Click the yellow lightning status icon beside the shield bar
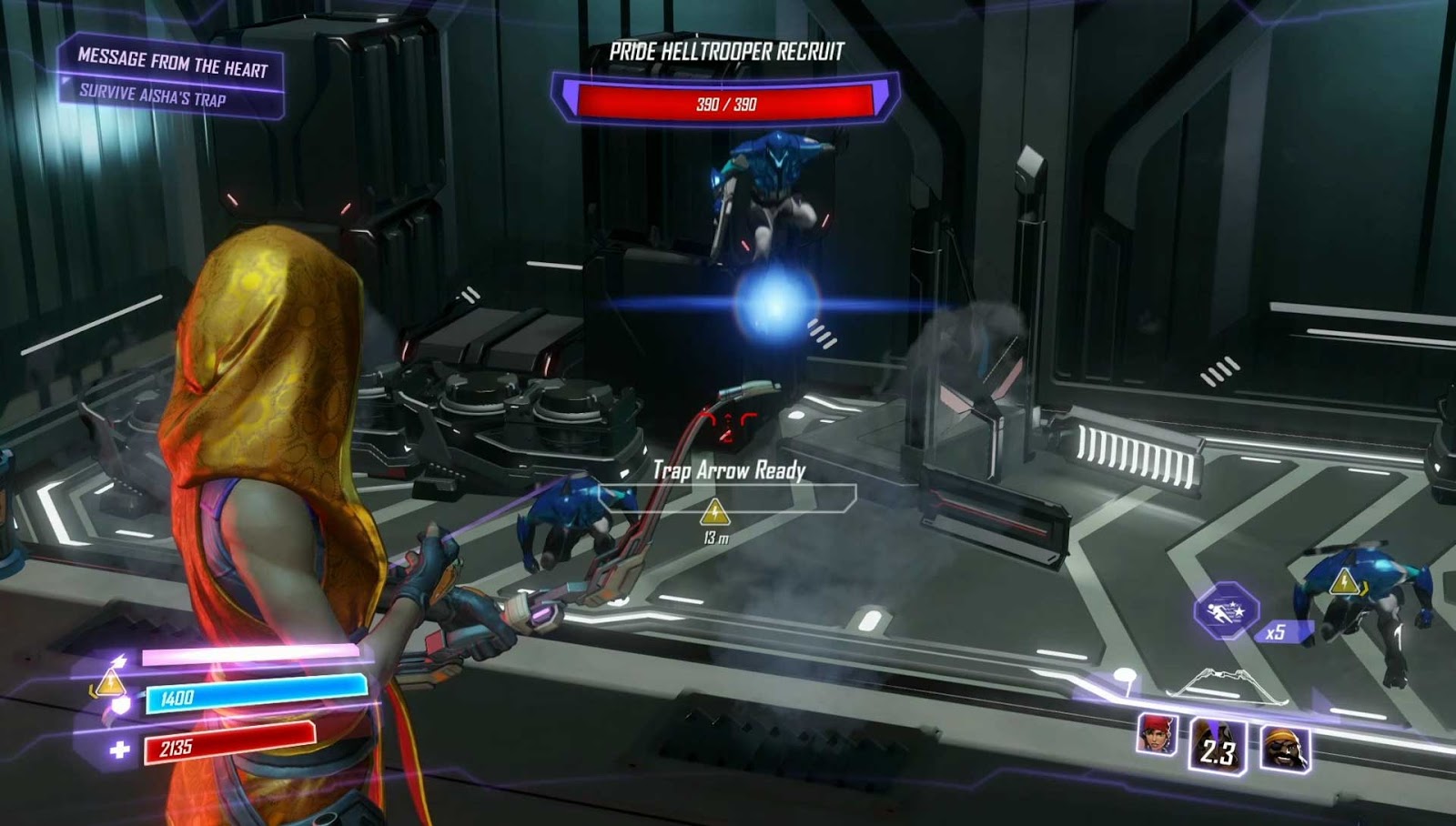Viewport: 1456px width, 826px height. click(110, 681)
